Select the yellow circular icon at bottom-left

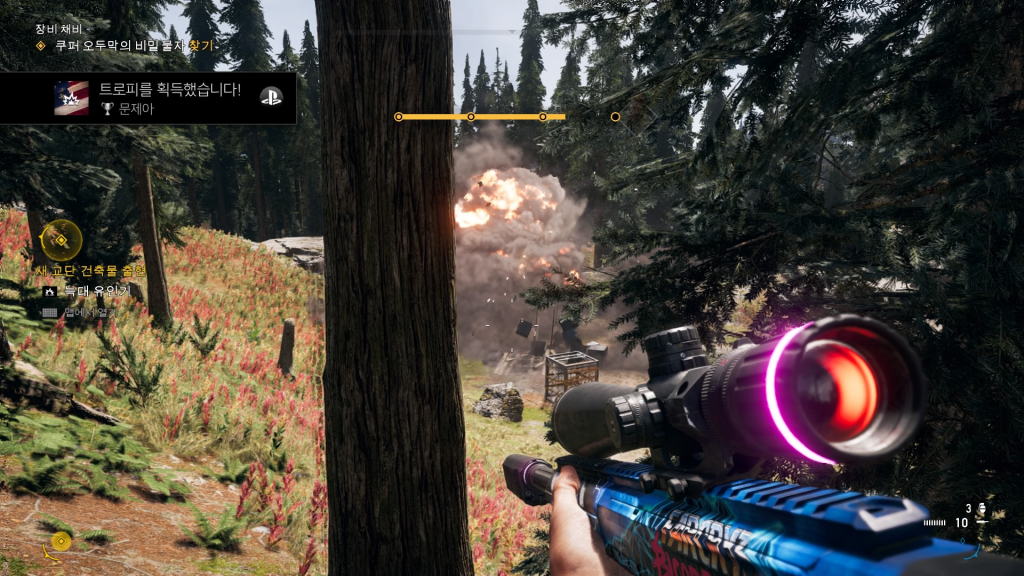pyautogui.click(x=61, y=542)
